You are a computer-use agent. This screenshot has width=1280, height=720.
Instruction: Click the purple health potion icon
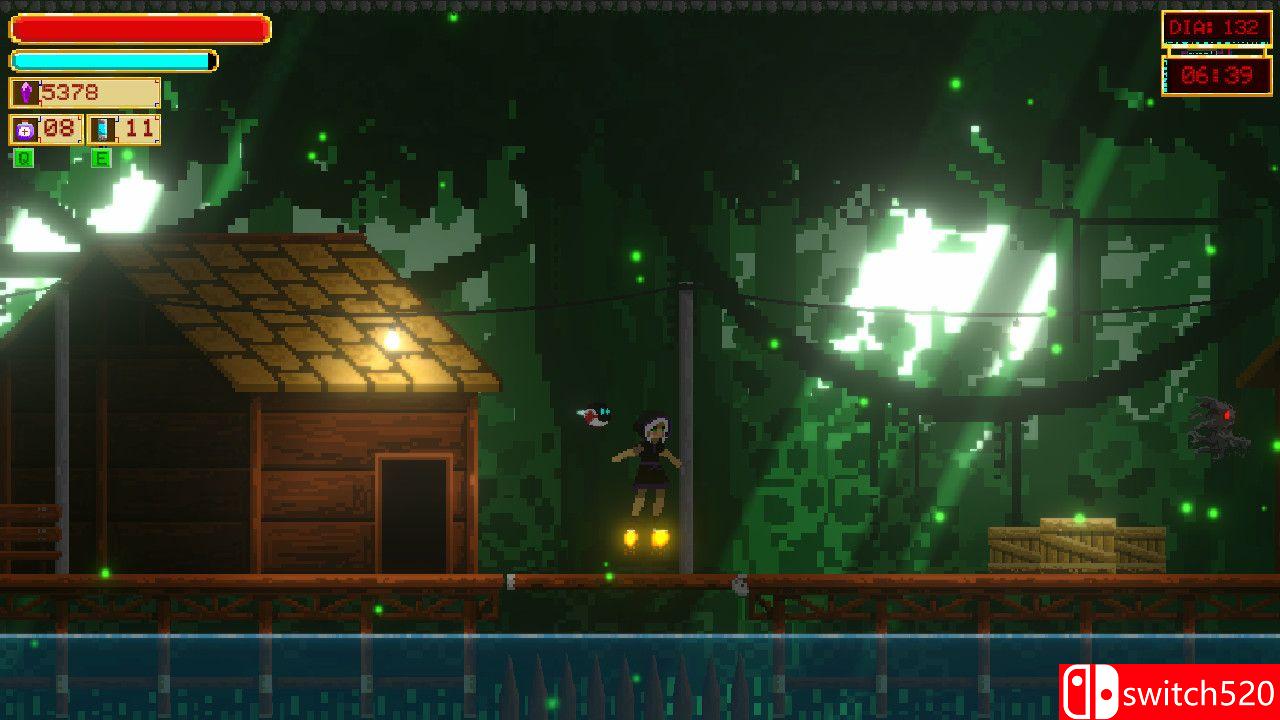pos(25,127)
